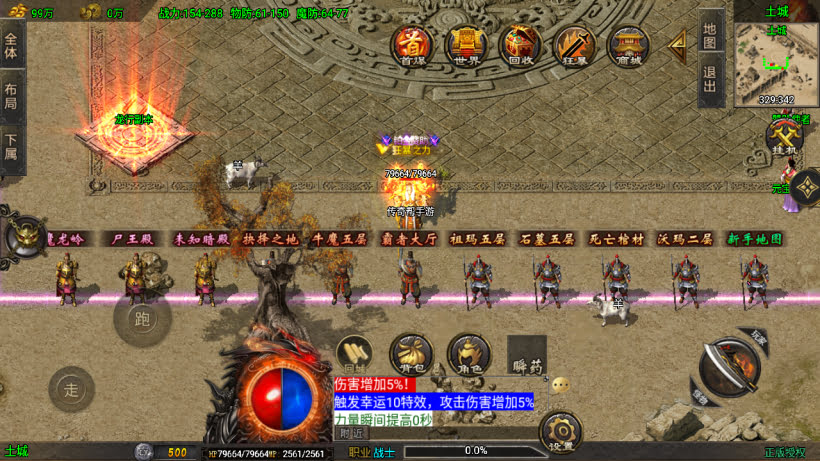Select the 布局 layout tab
Viewport: 820px width, 461px height.
(11, 95)
